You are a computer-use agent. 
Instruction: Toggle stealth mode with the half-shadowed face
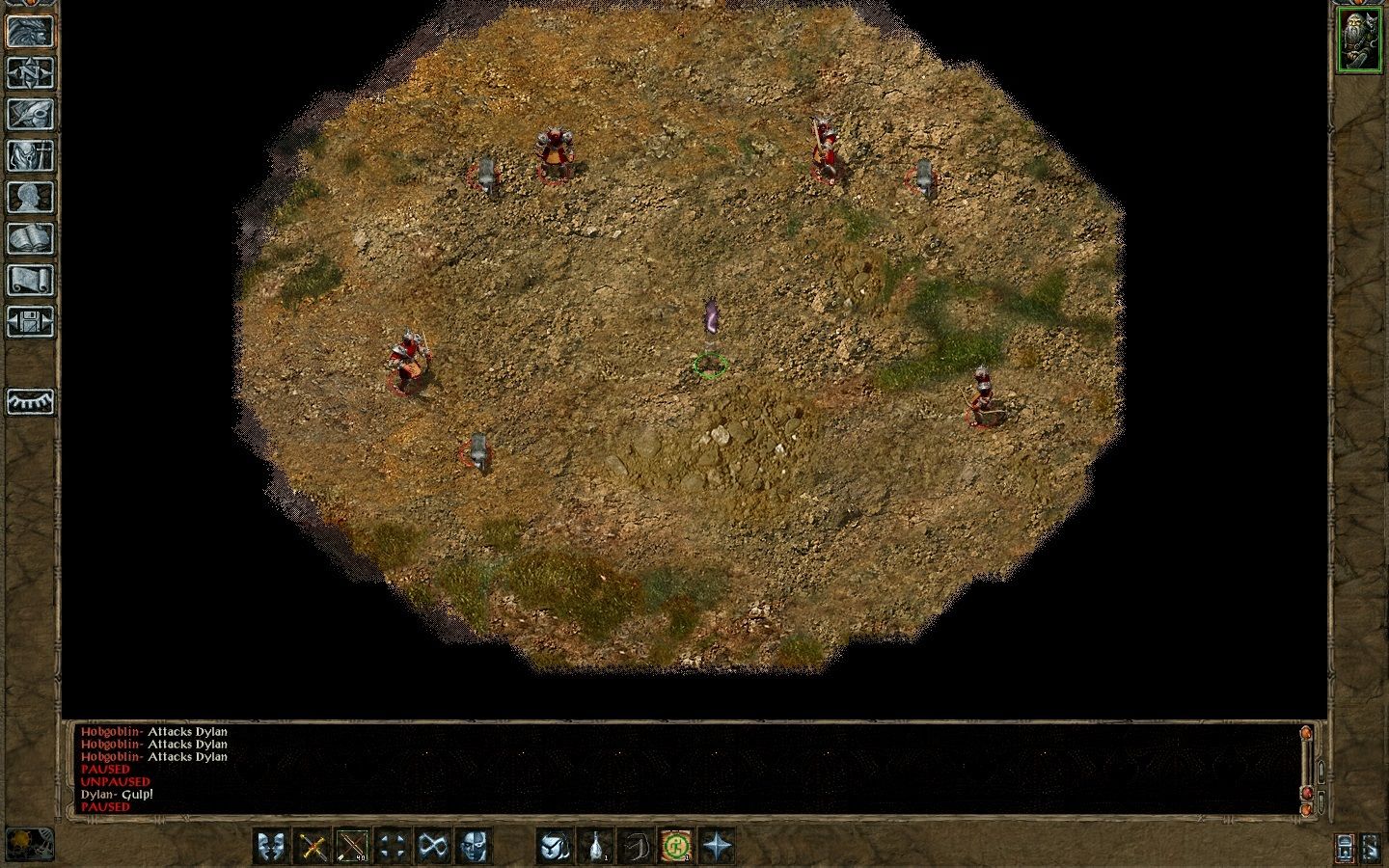coord(472,845)
